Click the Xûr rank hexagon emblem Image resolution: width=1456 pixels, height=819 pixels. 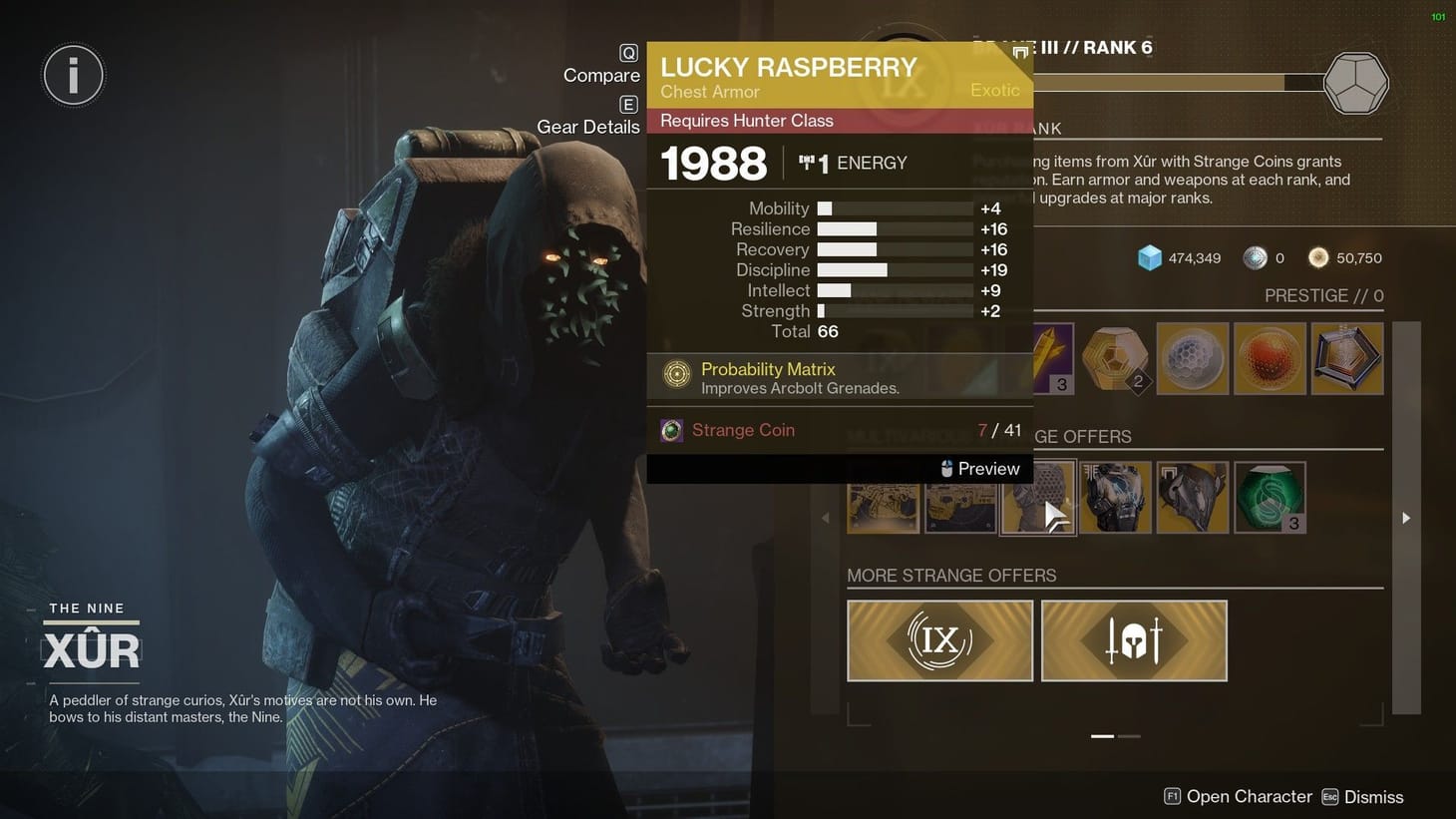1356,84
